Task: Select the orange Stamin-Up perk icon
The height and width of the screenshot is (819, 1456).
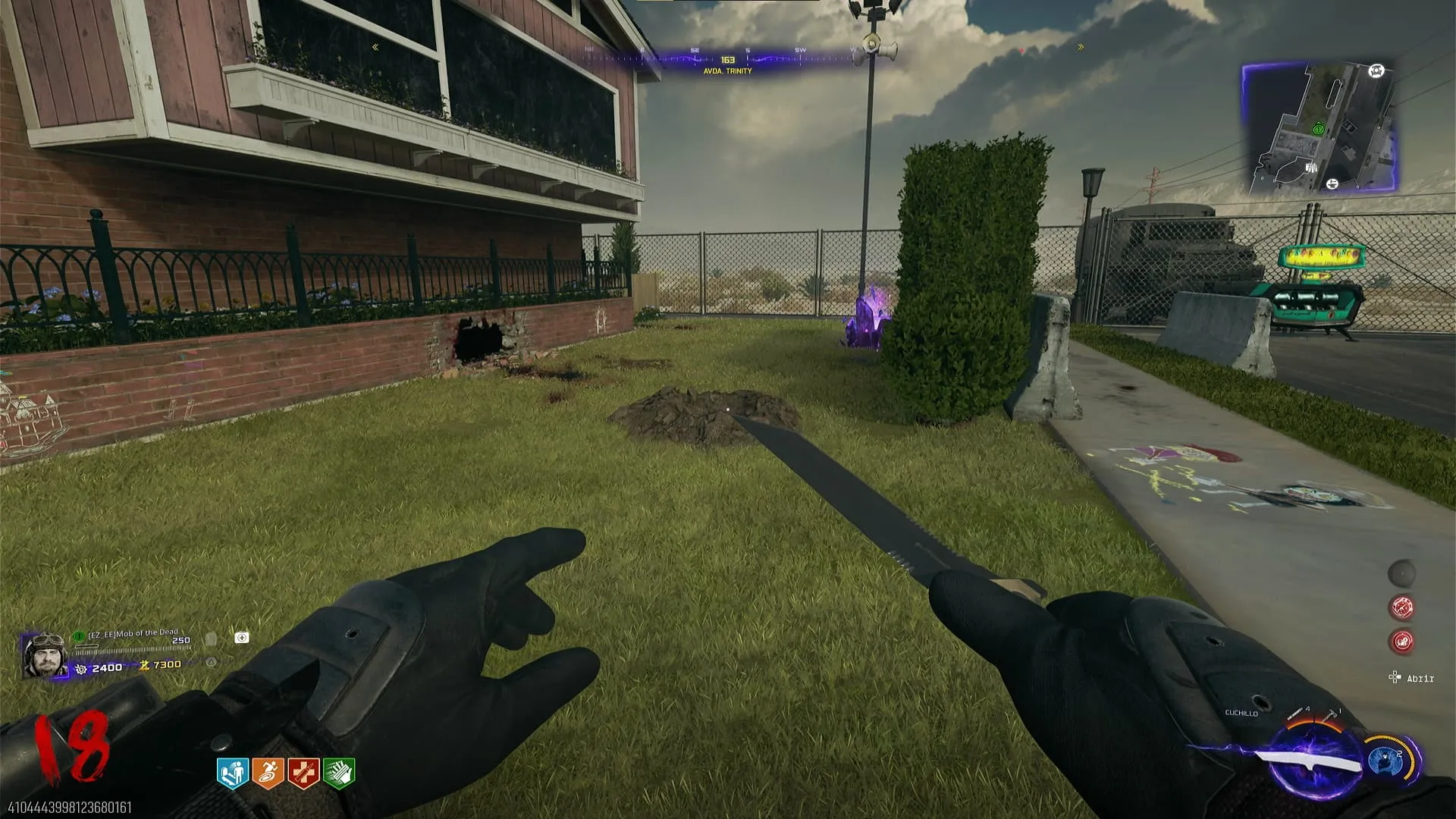Action: pos(268,773)
